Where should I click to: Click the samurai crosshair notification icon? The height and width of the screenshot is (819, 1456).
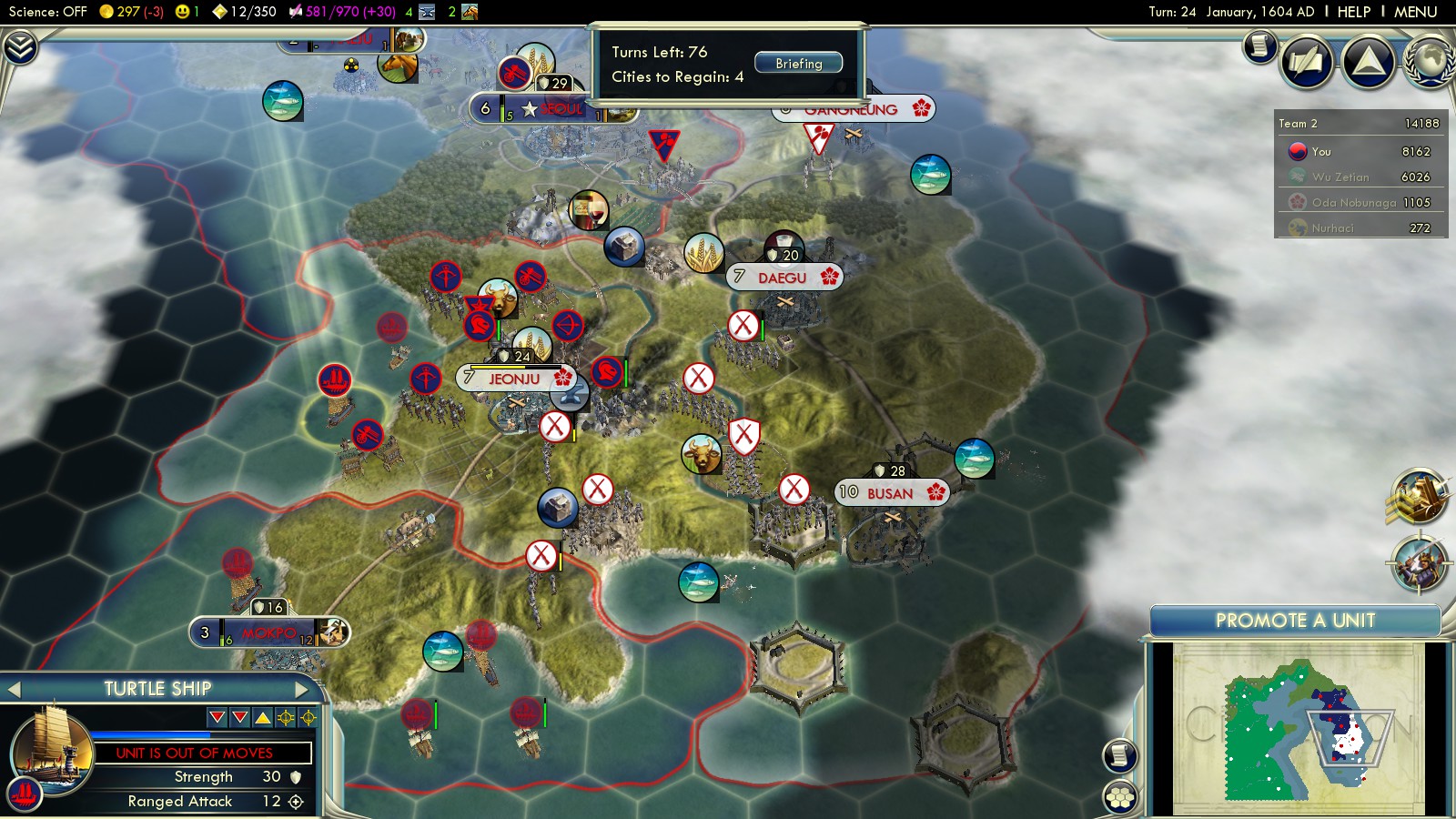pos(1419,563)
